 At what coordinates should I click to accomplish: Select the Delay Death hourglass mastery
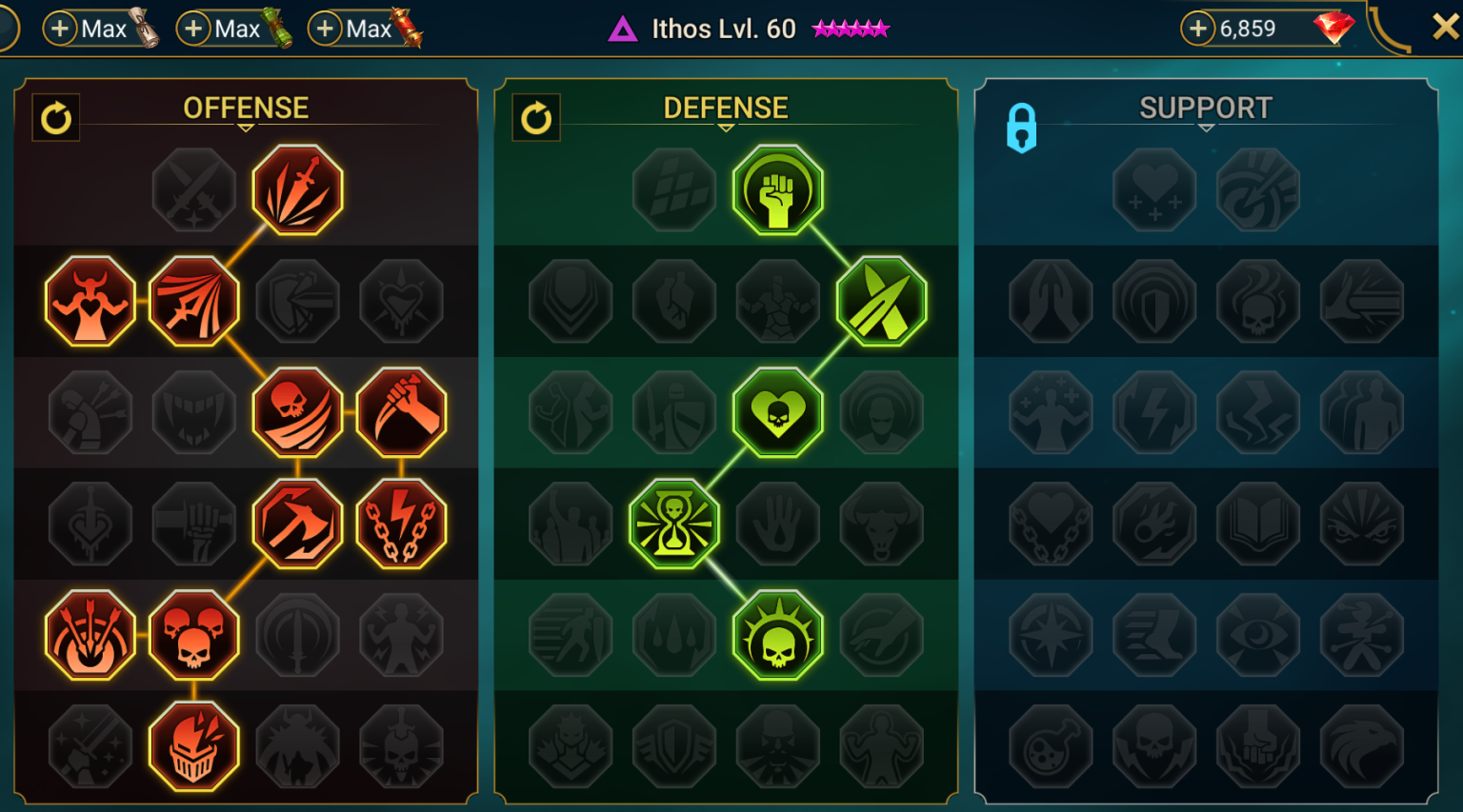674,524
